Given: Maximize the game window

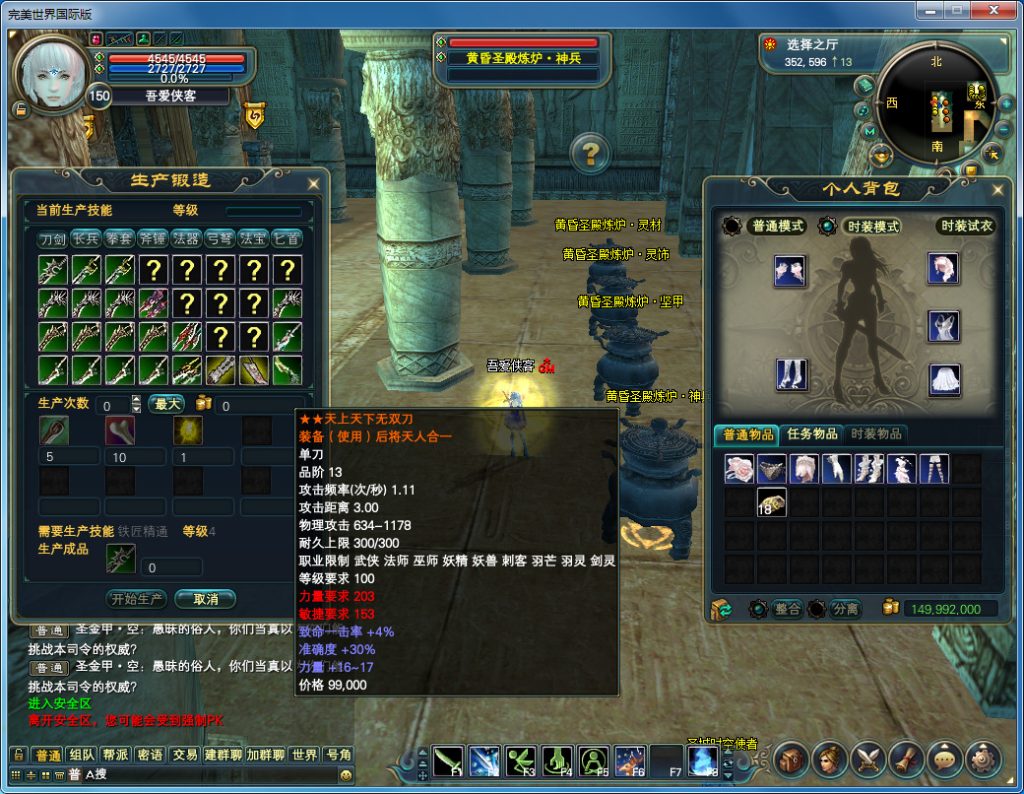Looking at the screenshot, I should (x=957, y=10).
